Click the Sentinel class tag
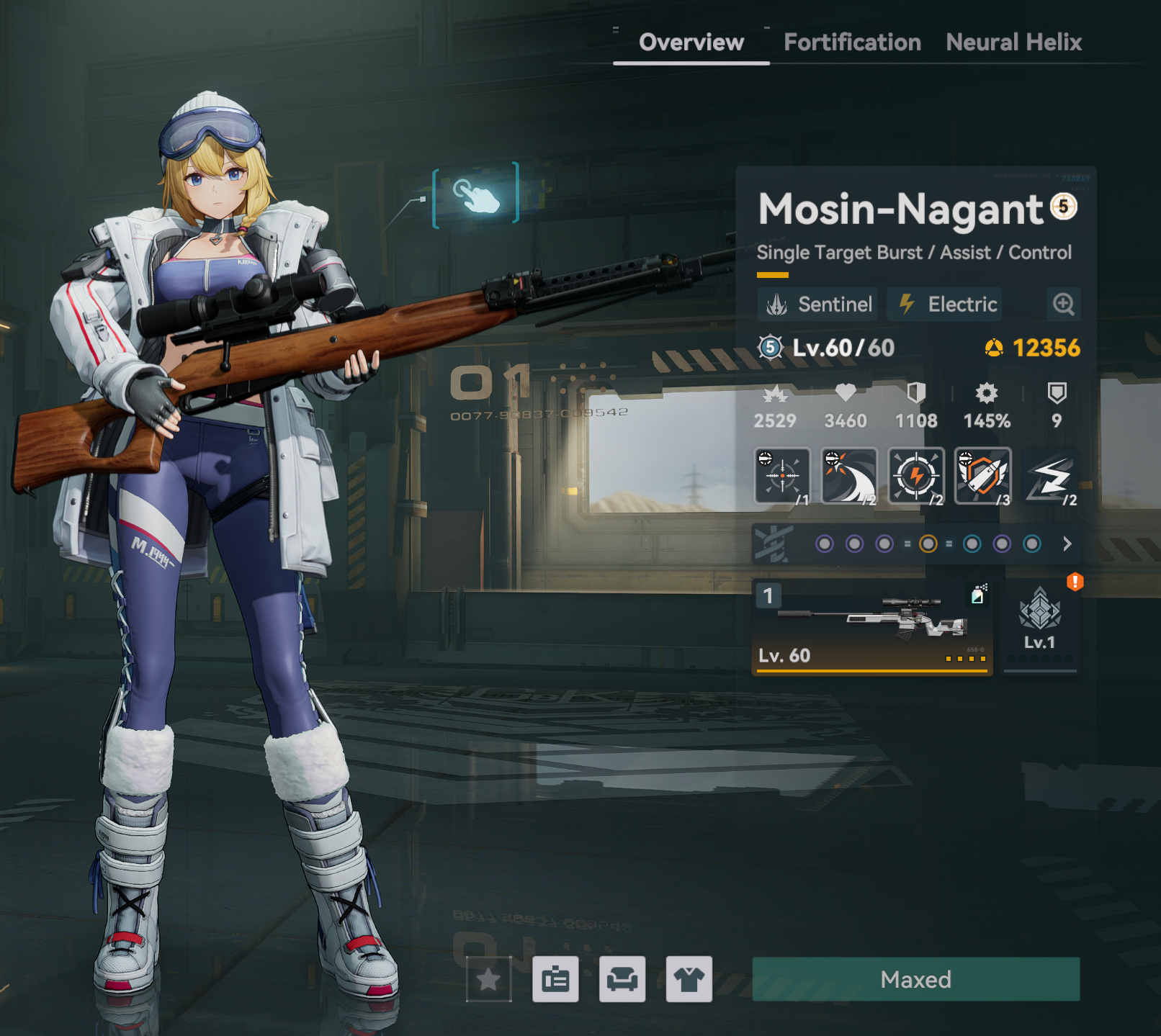Image resolution: width=1161 pixels, height=1036 pixels. 818,305
